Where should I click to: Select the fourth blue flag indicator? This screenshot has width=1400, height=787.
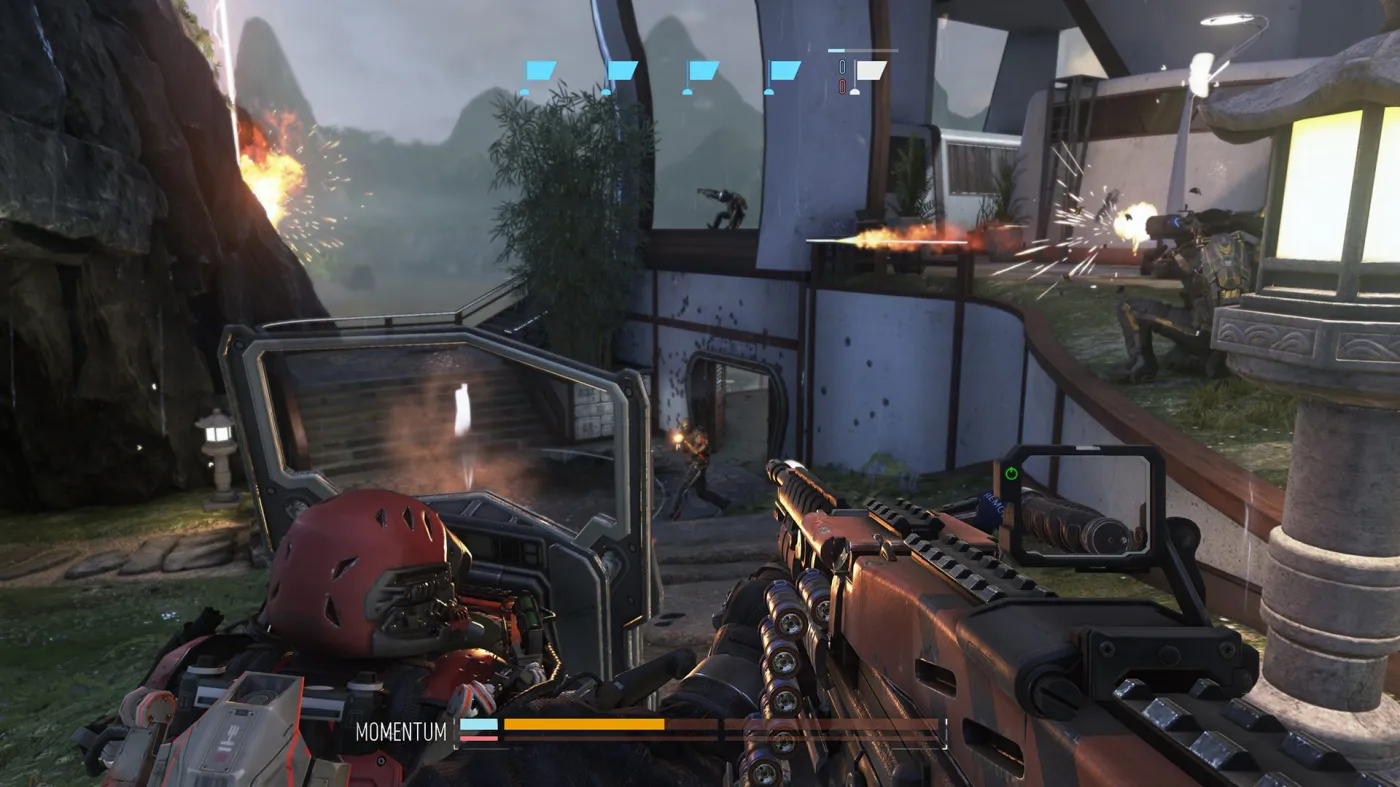(x=785, y=70)
